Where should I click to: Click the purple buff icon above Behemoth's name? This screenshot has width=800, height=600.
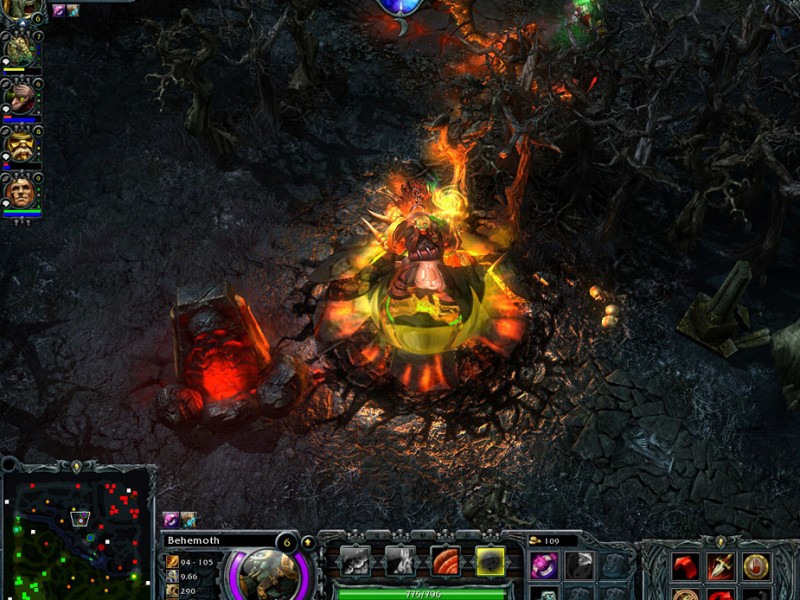(x=170, y=520)
